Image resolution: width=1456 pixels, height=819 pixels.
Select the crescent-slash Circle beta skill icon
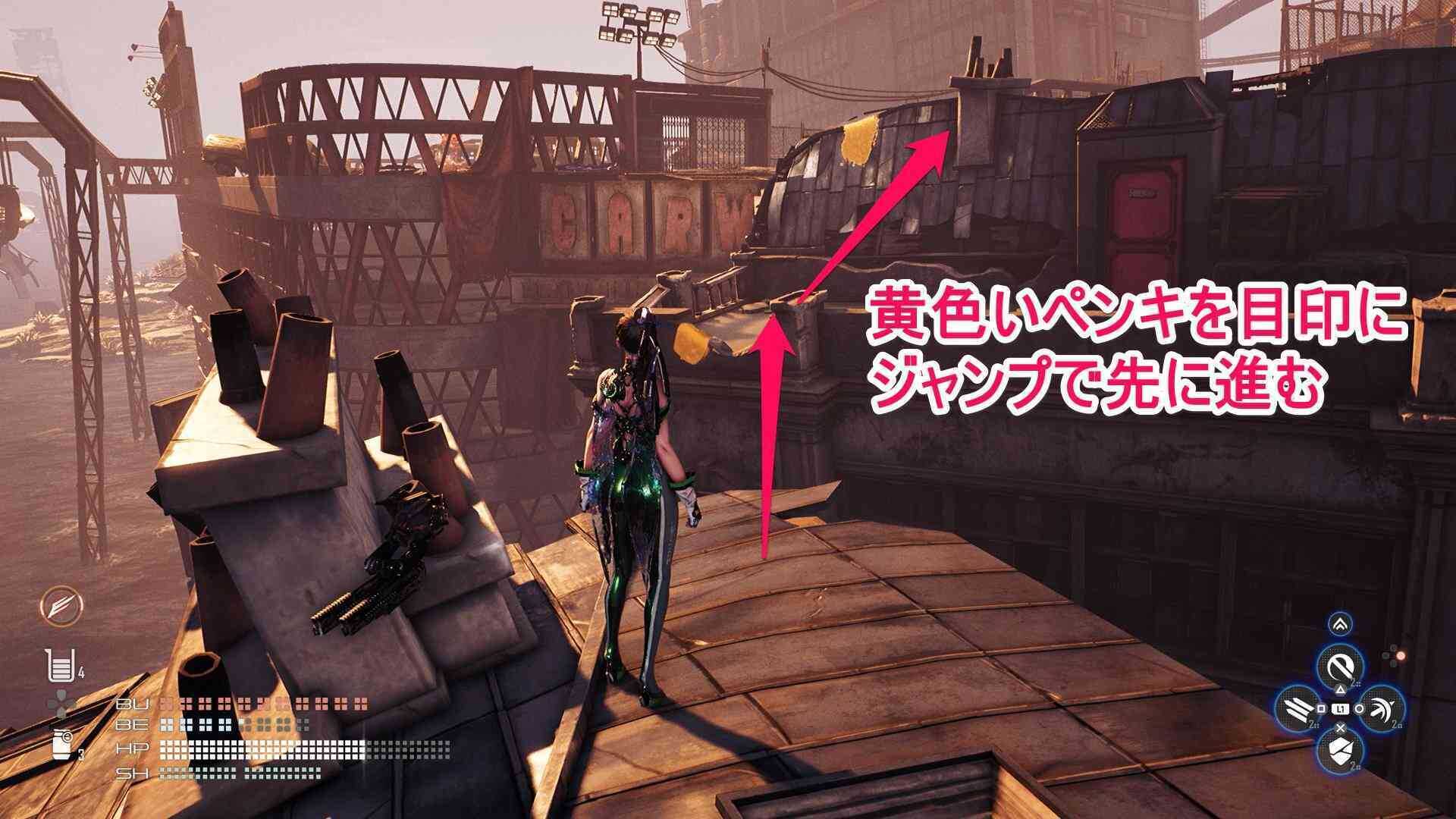pyautogui.click(x=1380, y=708)
